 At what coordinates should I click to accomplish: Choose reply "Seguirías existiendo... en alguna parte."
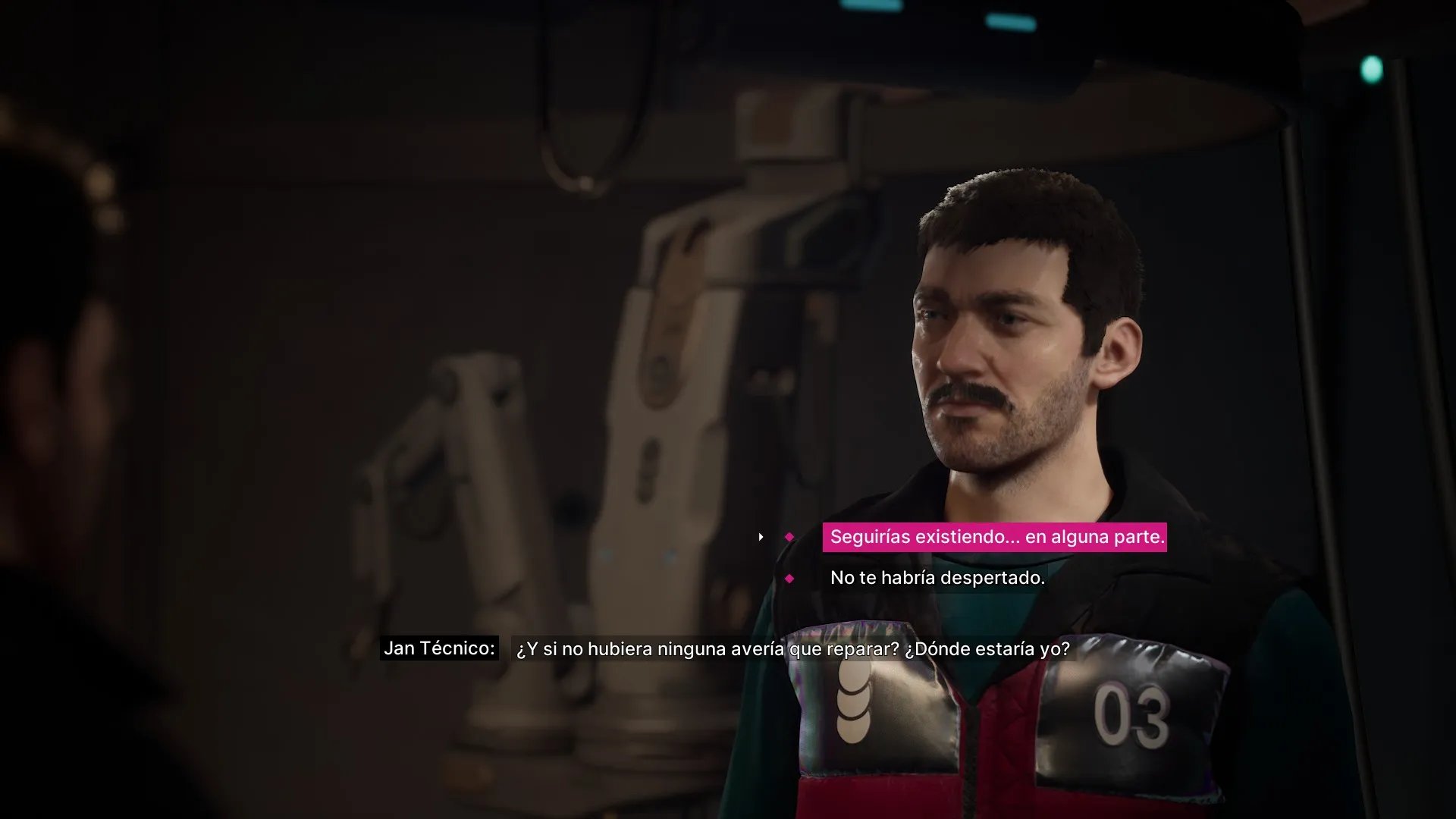996,537
